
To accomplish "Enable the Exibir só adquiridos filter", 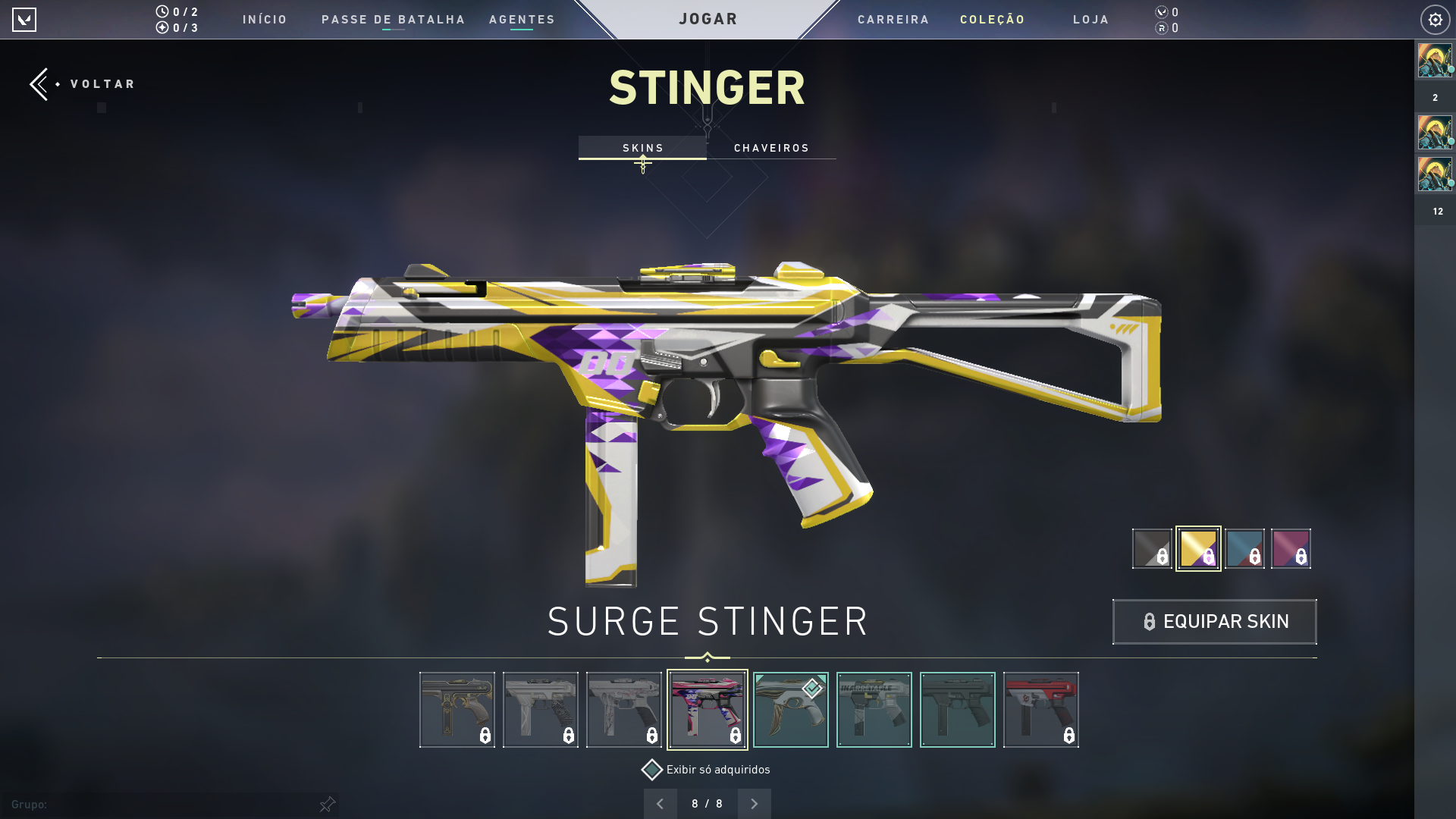I will click(x=651, y=769).
